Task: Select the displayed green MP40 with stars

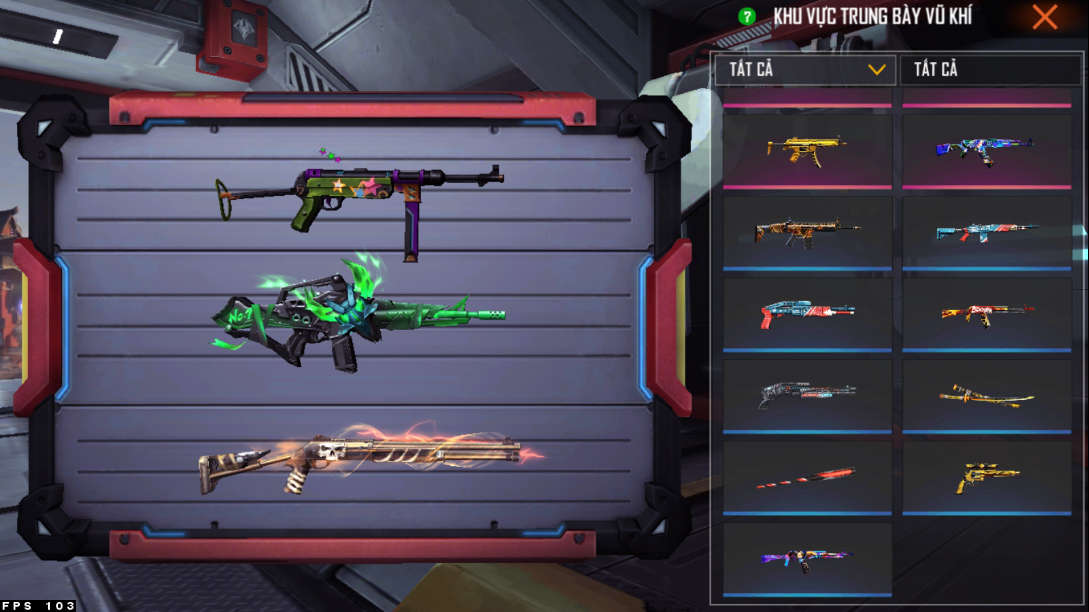Action: point(360,195)
